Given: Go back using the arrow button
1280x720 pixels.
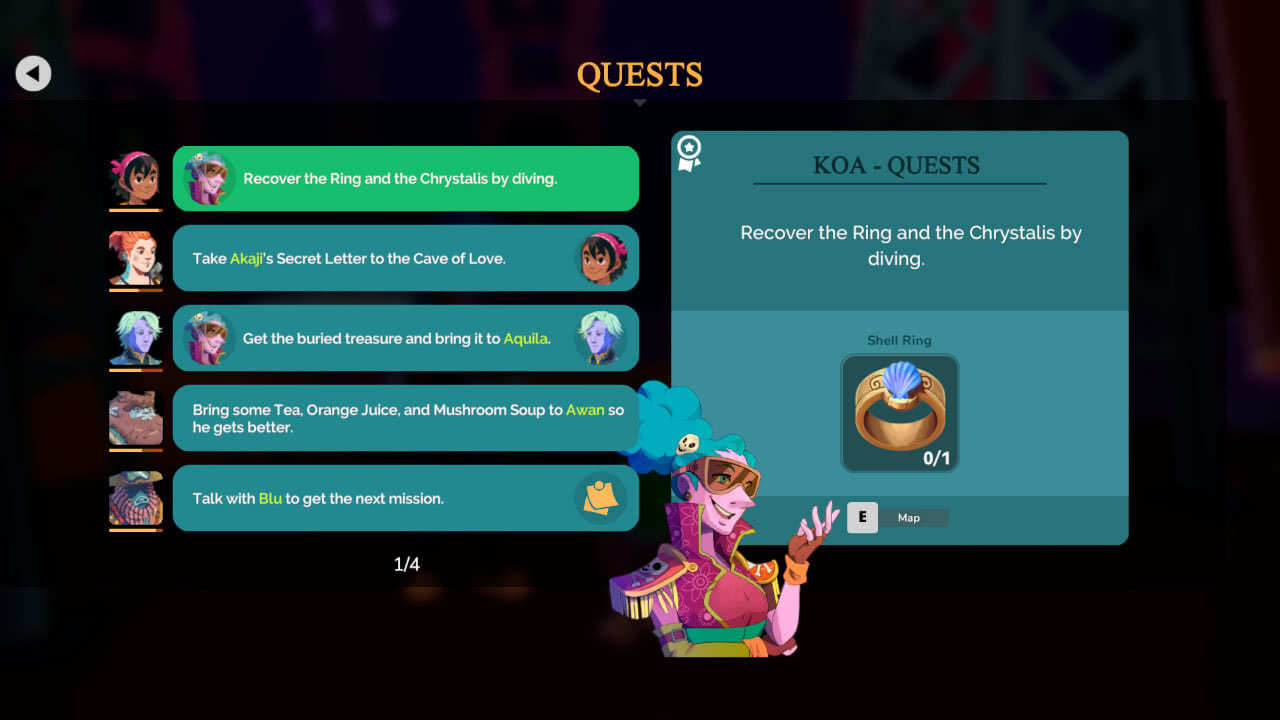Looking at the screenshot, I should tap(33, 73).
